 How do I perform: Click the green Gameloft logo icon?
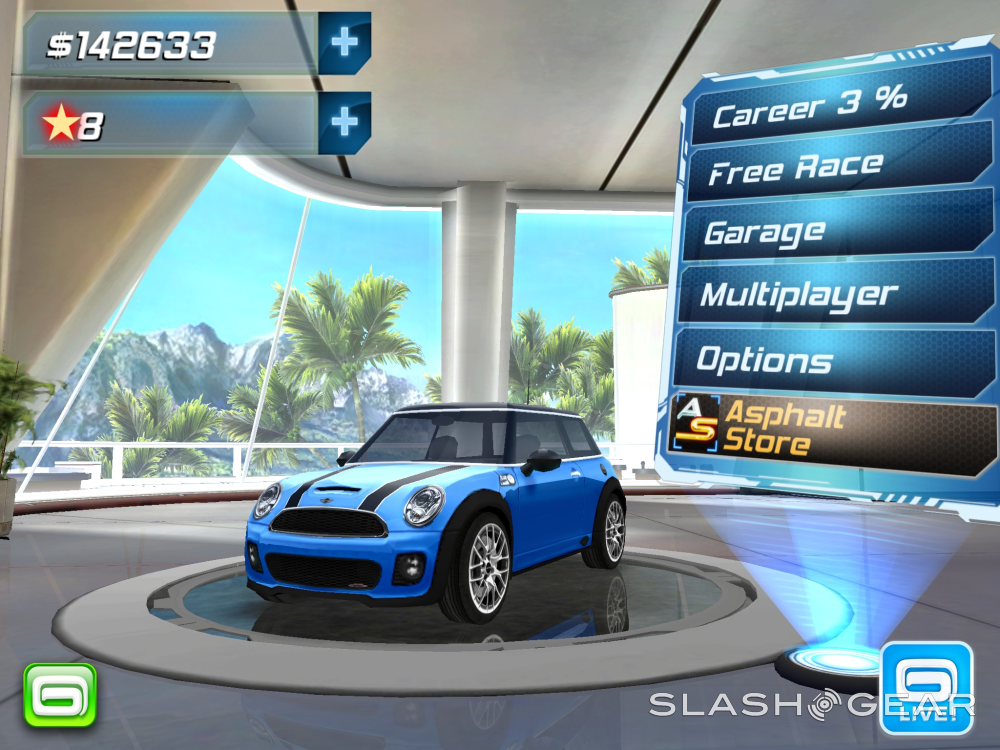60,694
